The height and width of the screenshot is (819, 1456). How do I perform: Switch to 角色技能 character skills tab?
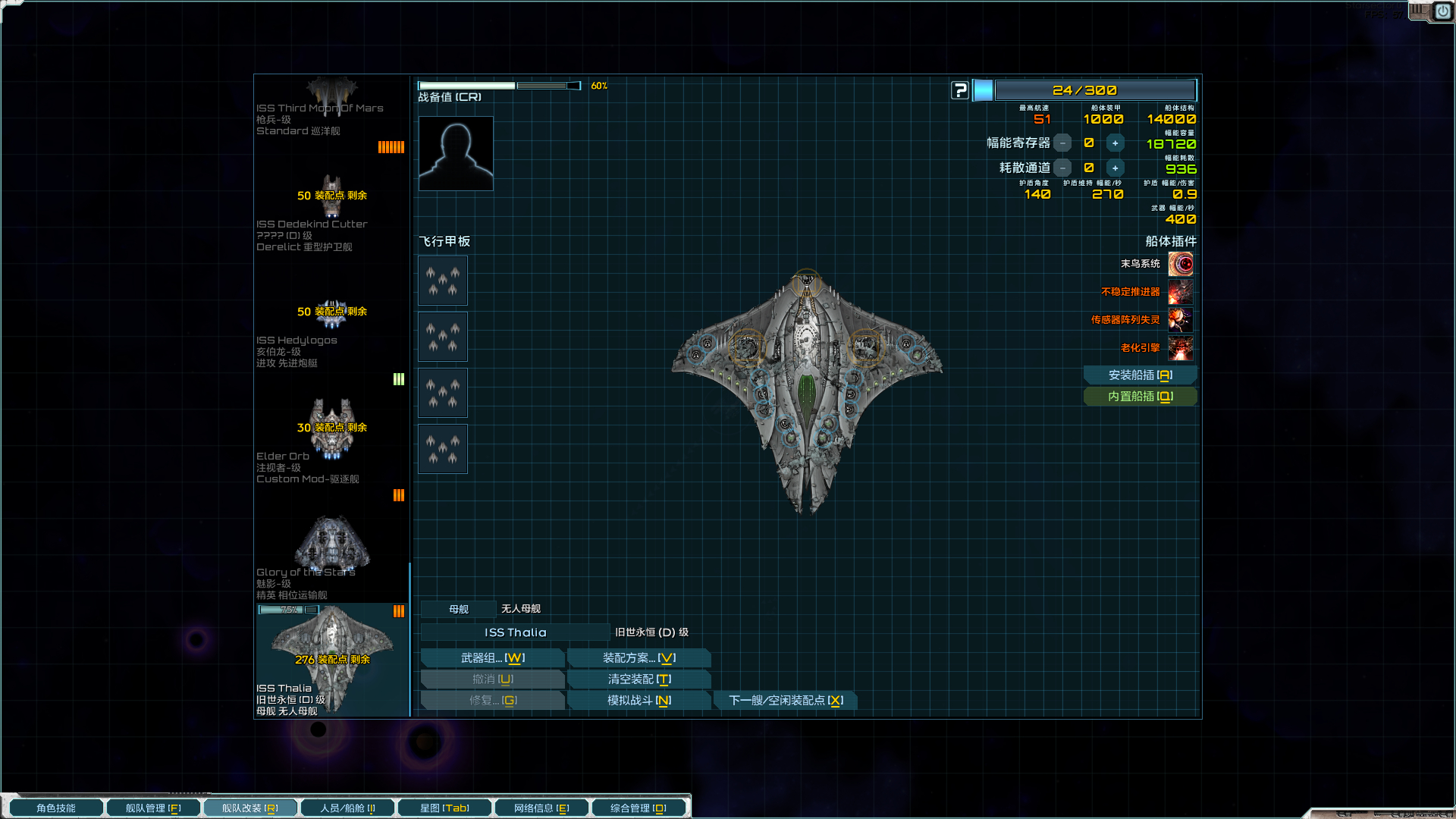click(56, 808)
